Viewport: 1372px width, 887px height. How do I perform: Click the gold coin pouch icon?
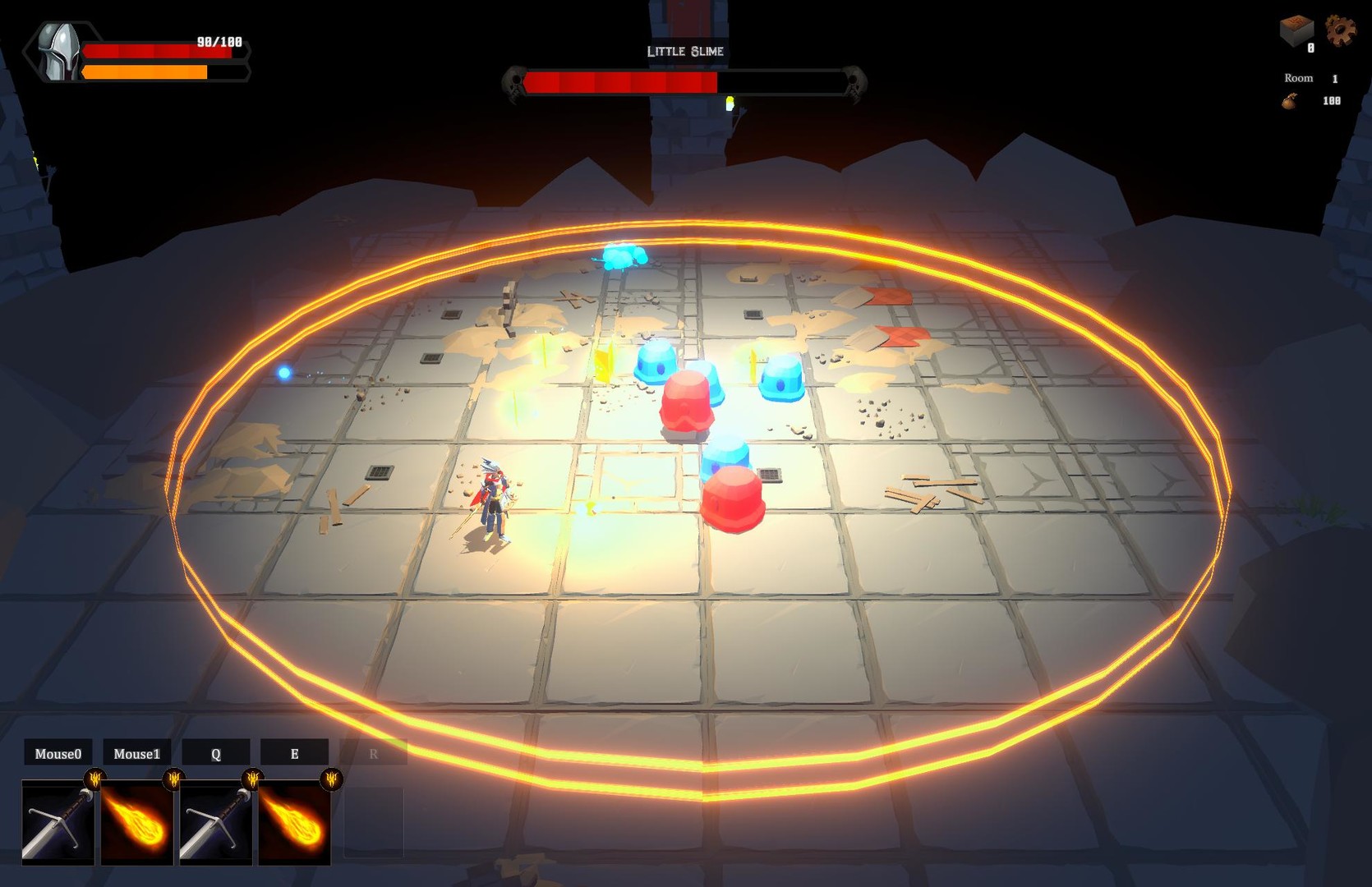click(x=1290, y=101)
